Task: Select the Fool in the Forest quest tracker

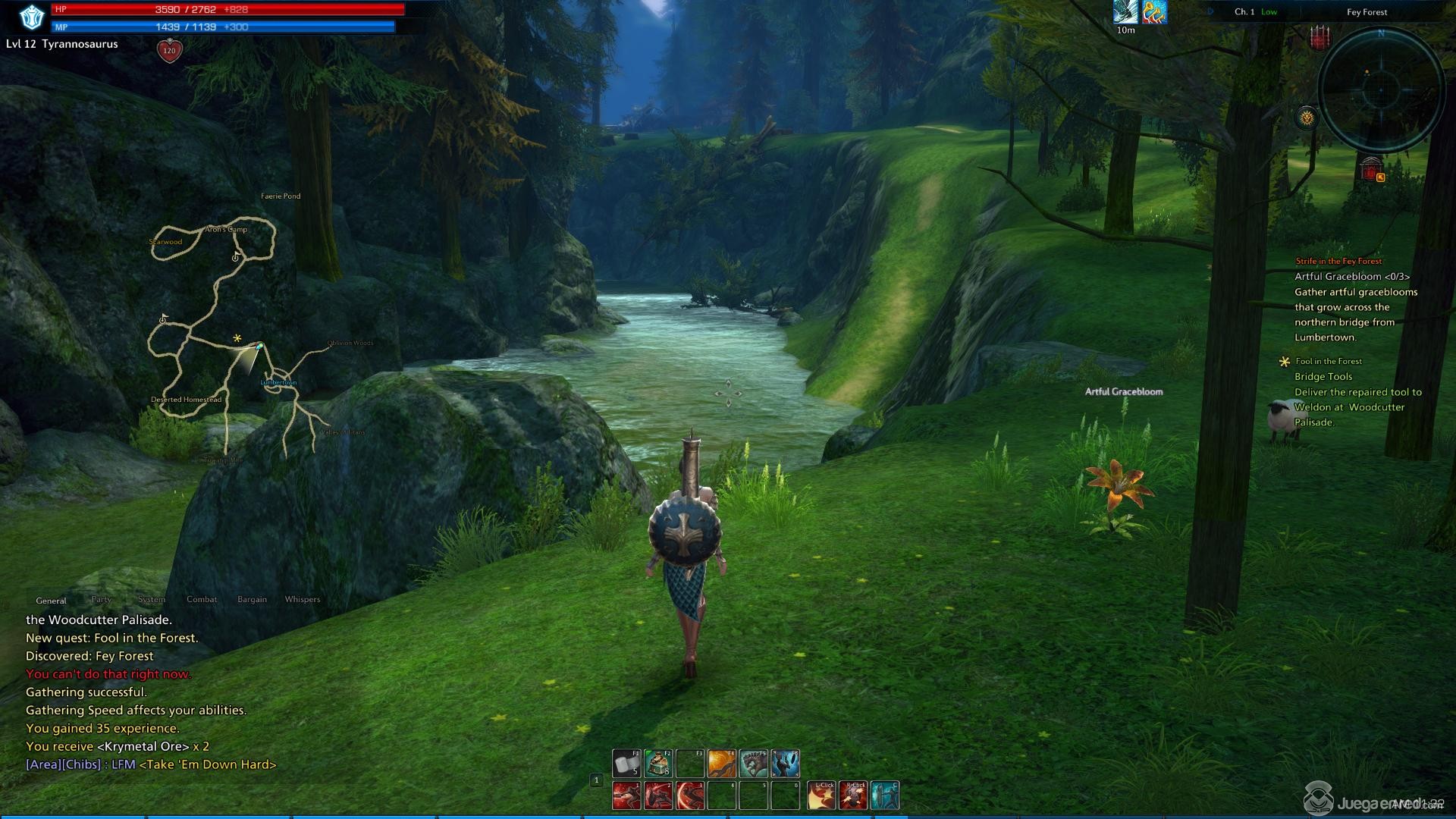Action: tap(1329, 361)
